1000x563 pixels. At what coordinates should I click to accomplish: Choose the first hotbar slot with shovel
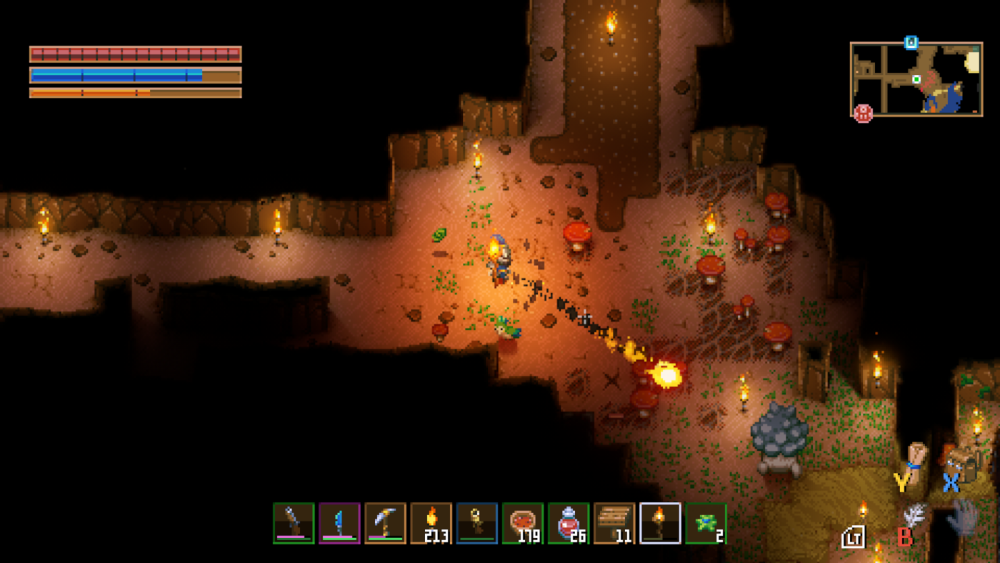[x=293, y=523]
